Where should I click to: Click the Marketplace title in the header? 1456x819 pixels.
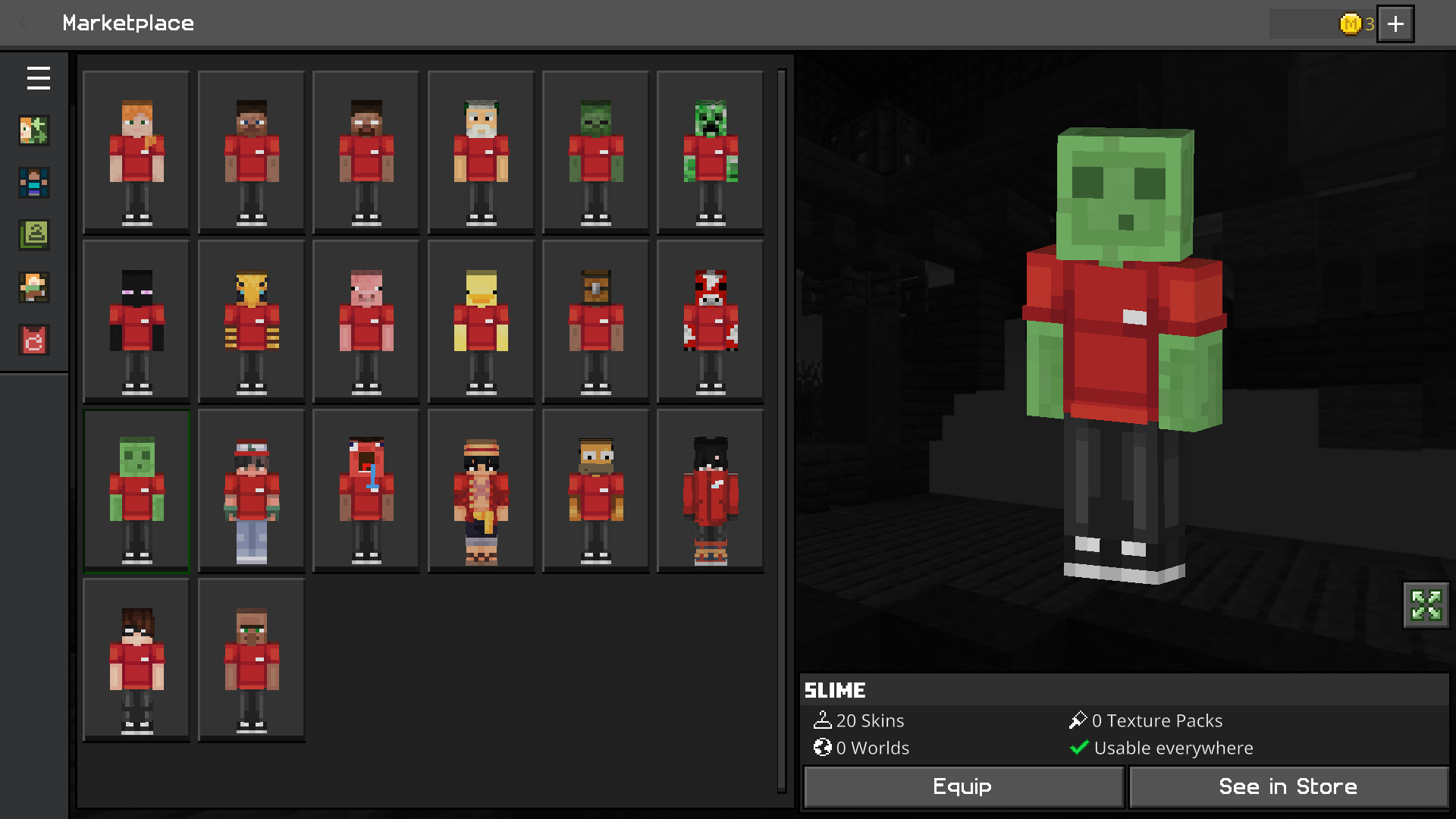point(128,24)
